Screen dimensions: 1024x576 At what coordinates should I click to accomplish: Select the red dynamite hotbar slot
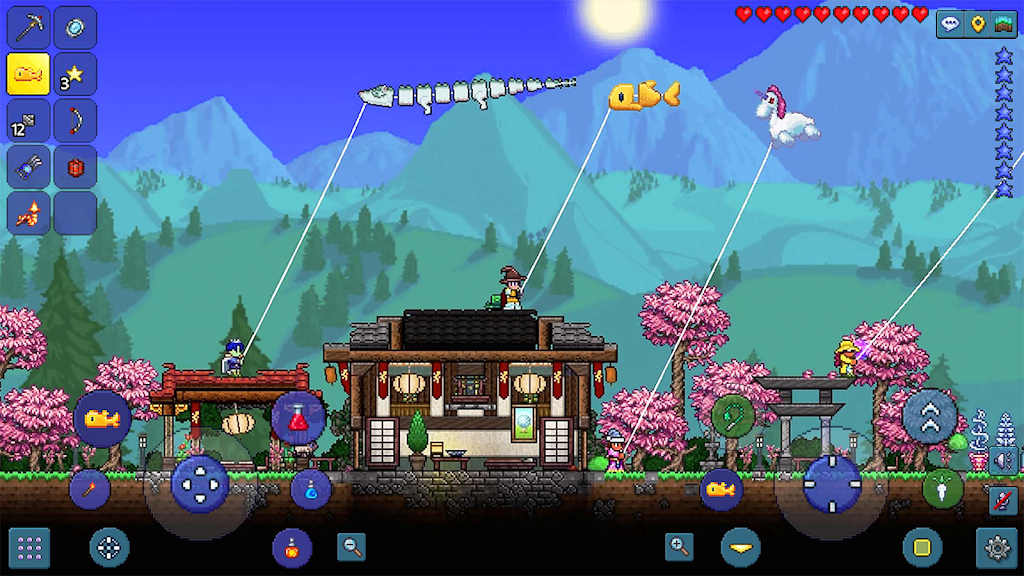(x=75, y=167)
